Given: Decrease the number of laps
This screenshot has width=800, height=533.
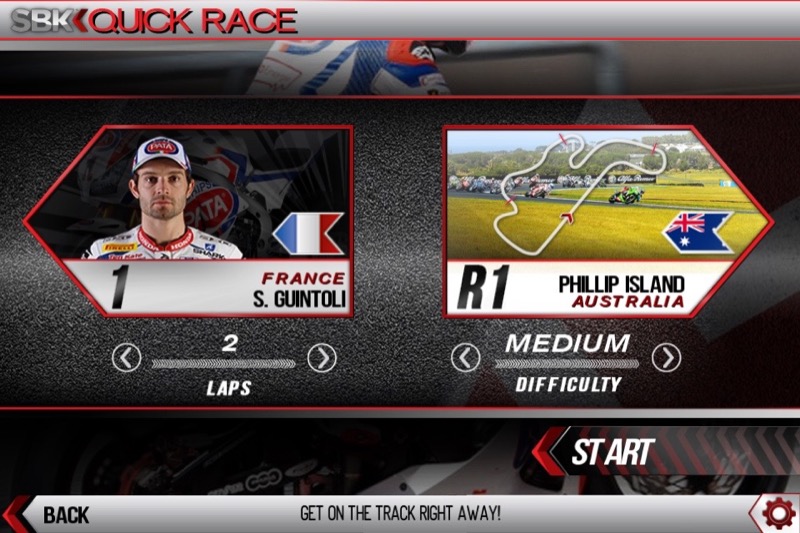Looking at the screenshot, I should (x=126, y=357).
